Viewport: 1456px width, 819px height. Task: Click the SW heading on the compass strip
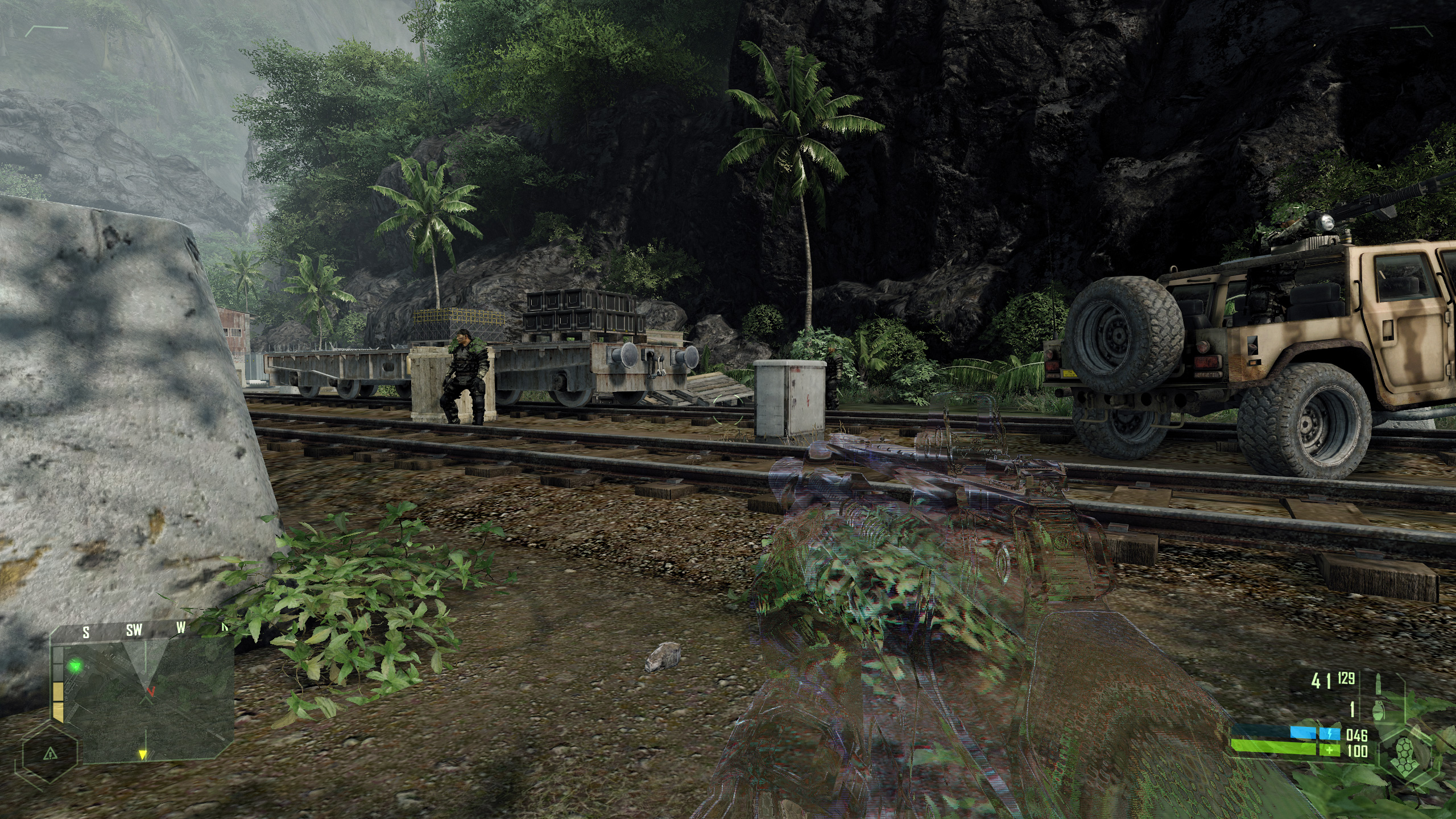[134, 630]
